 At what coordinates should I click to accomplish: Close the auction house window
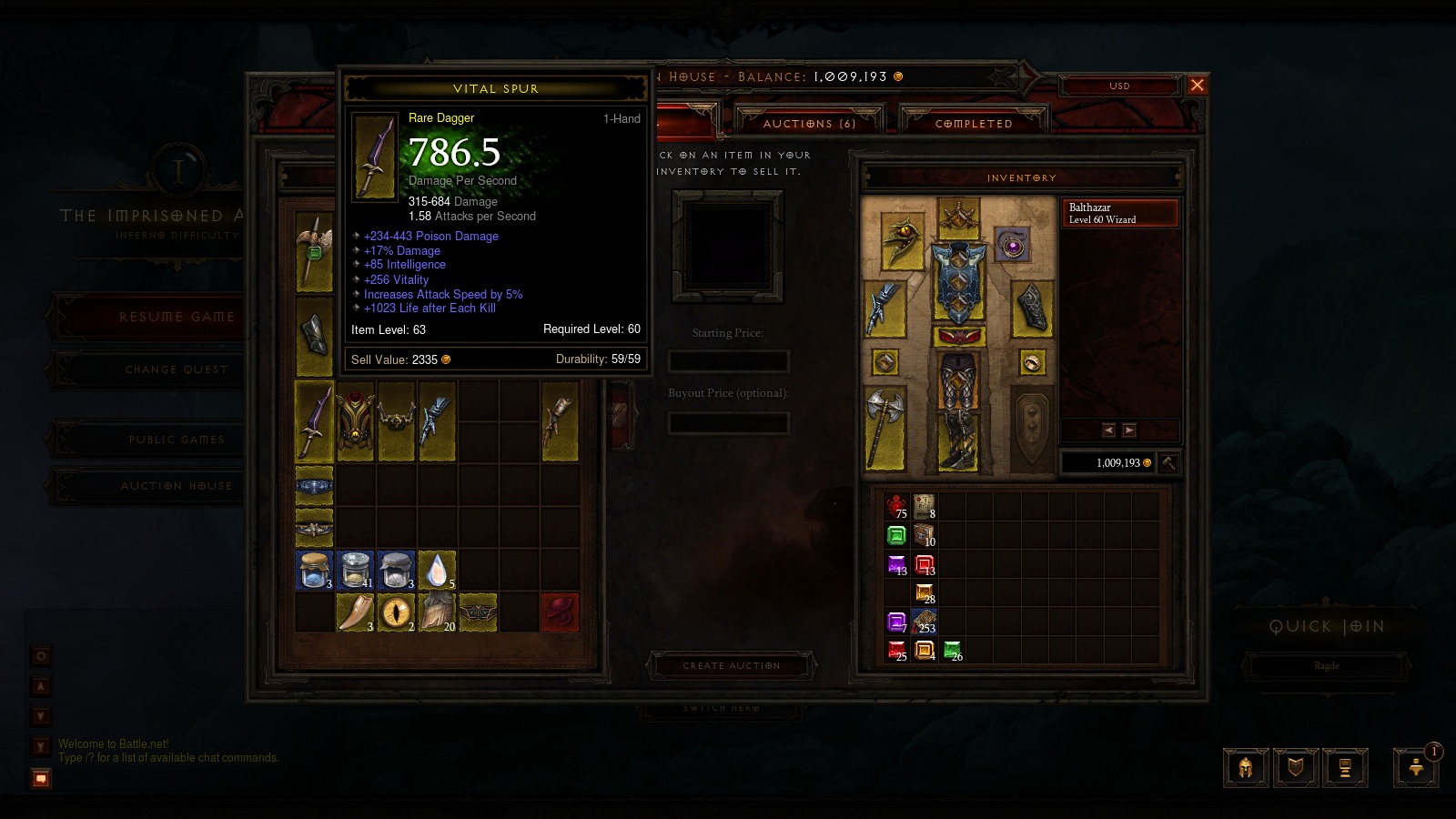1197,86
